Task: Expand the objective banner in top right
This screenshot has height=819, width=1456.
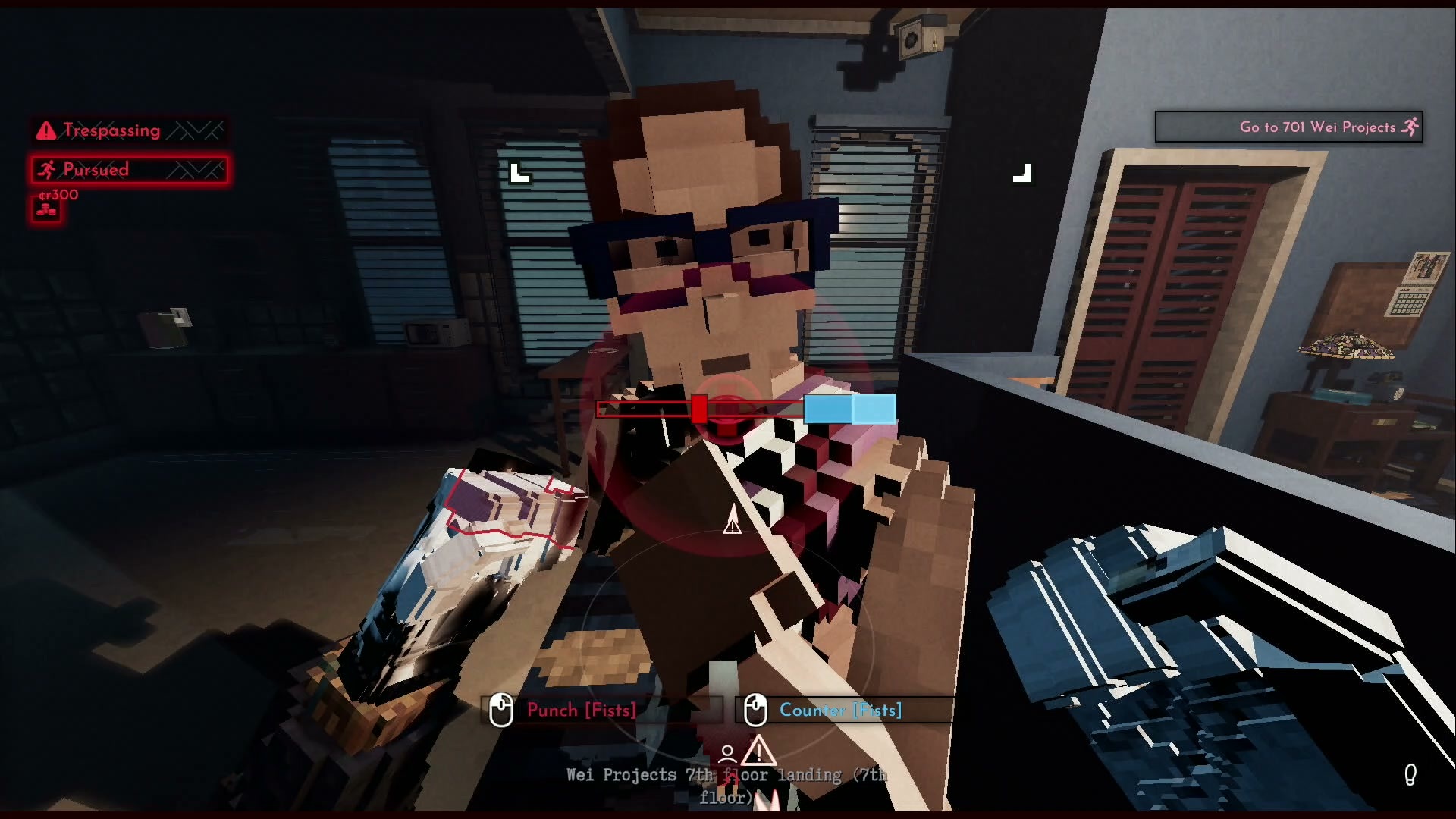Action: [1289, 127]
